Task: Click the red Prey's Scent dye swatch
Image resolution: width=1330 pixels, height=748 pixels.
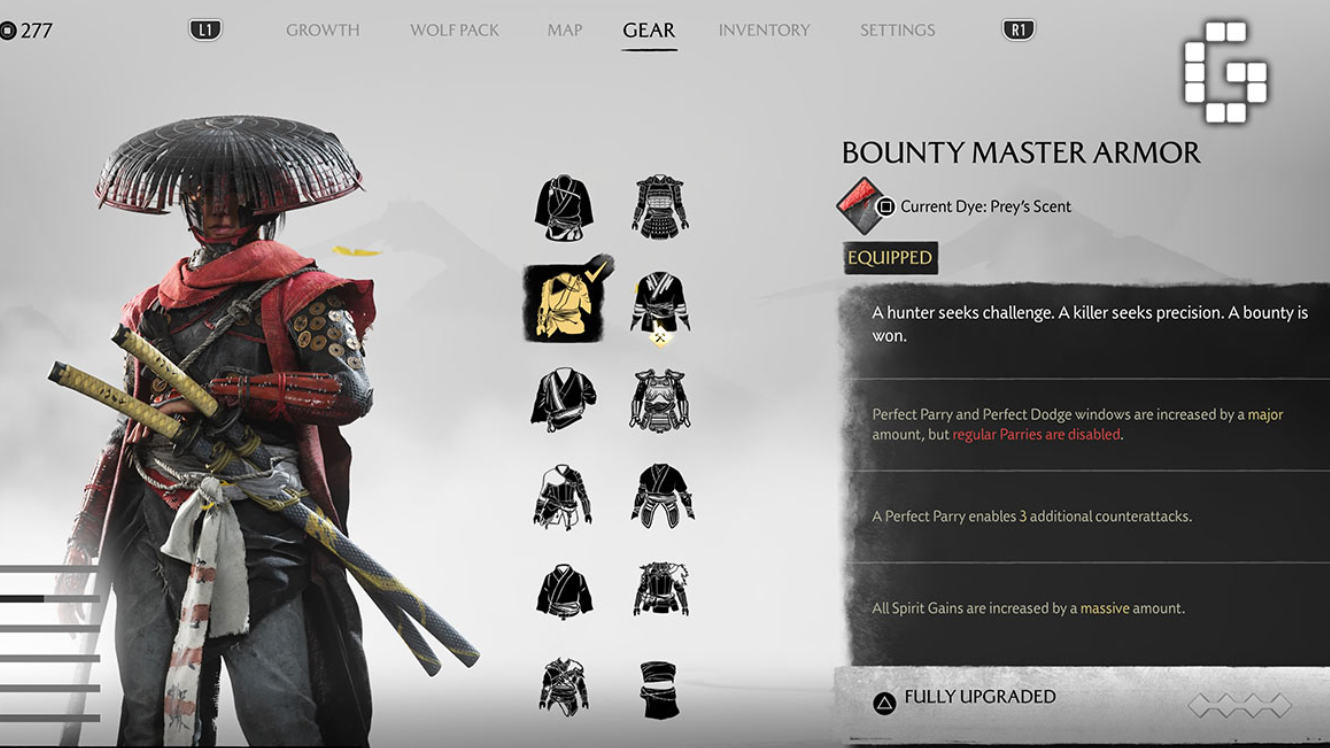Action: [859, 206]
